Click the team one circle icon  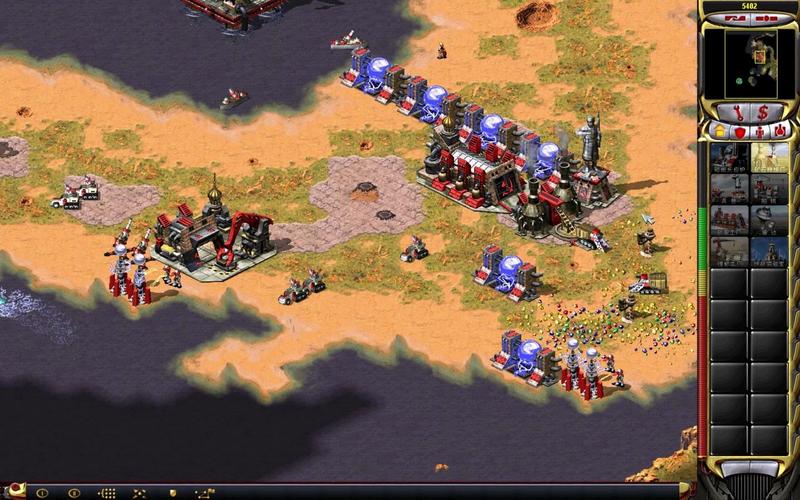pos(41,493)
